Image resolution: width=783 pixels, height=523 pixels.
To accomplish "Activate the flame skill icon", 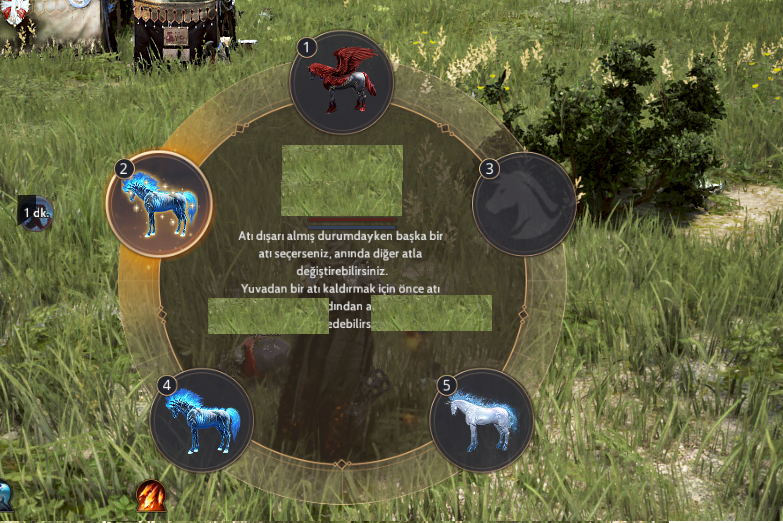I will tap(151, 494).
